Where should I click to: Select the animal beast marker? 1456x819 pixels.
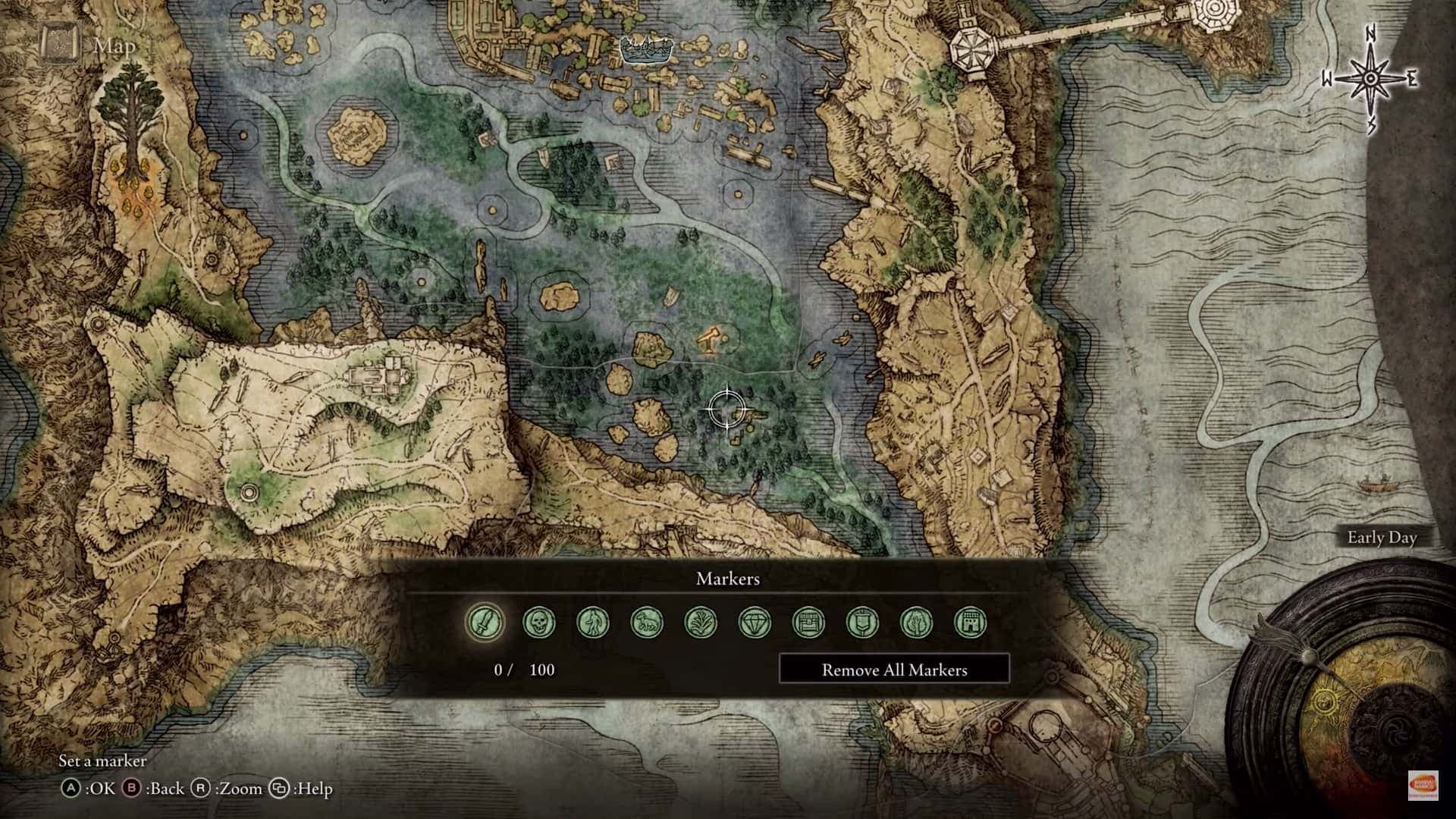(x=647, y=623)
